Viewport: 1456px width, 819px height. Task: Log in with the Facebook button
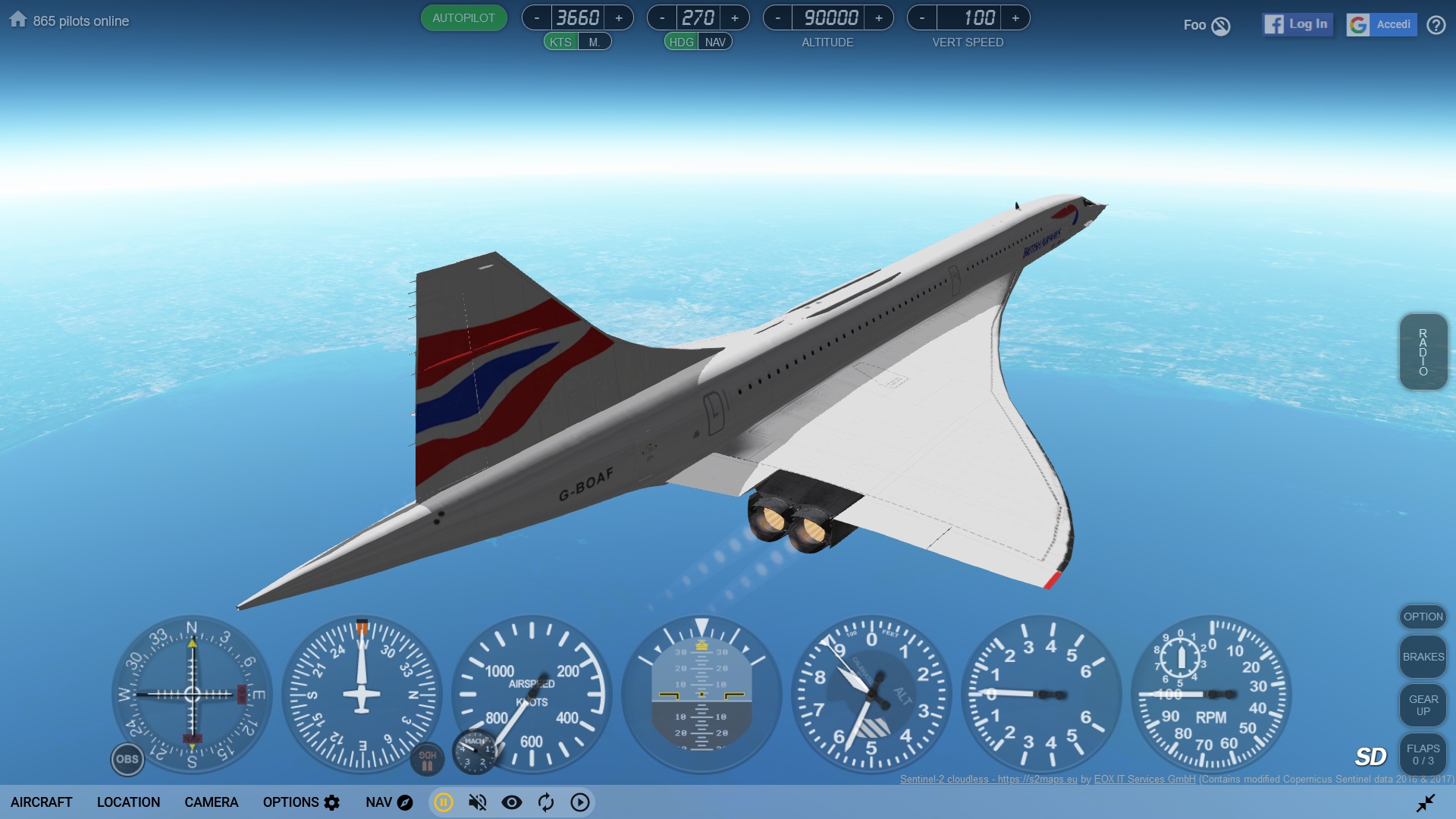[1298, 24]
